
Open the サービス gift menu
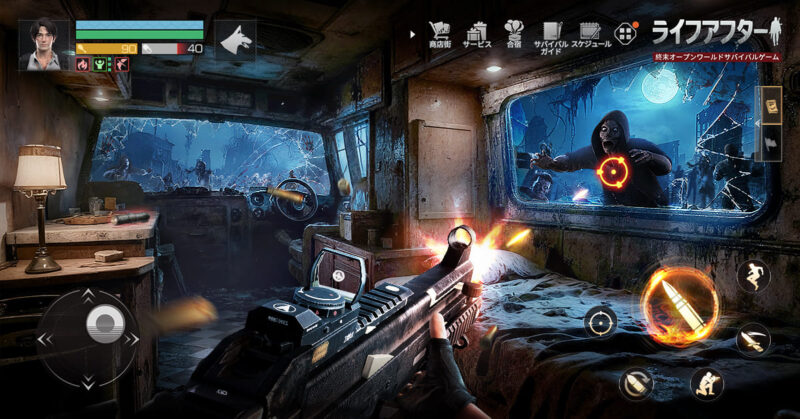476,34
